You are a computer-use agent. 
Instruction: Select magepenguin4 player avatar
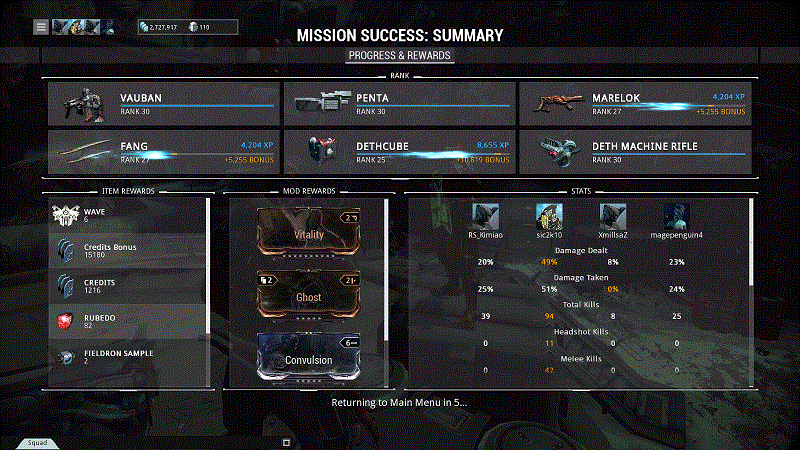pyautogui.click(x=677, y=217)
